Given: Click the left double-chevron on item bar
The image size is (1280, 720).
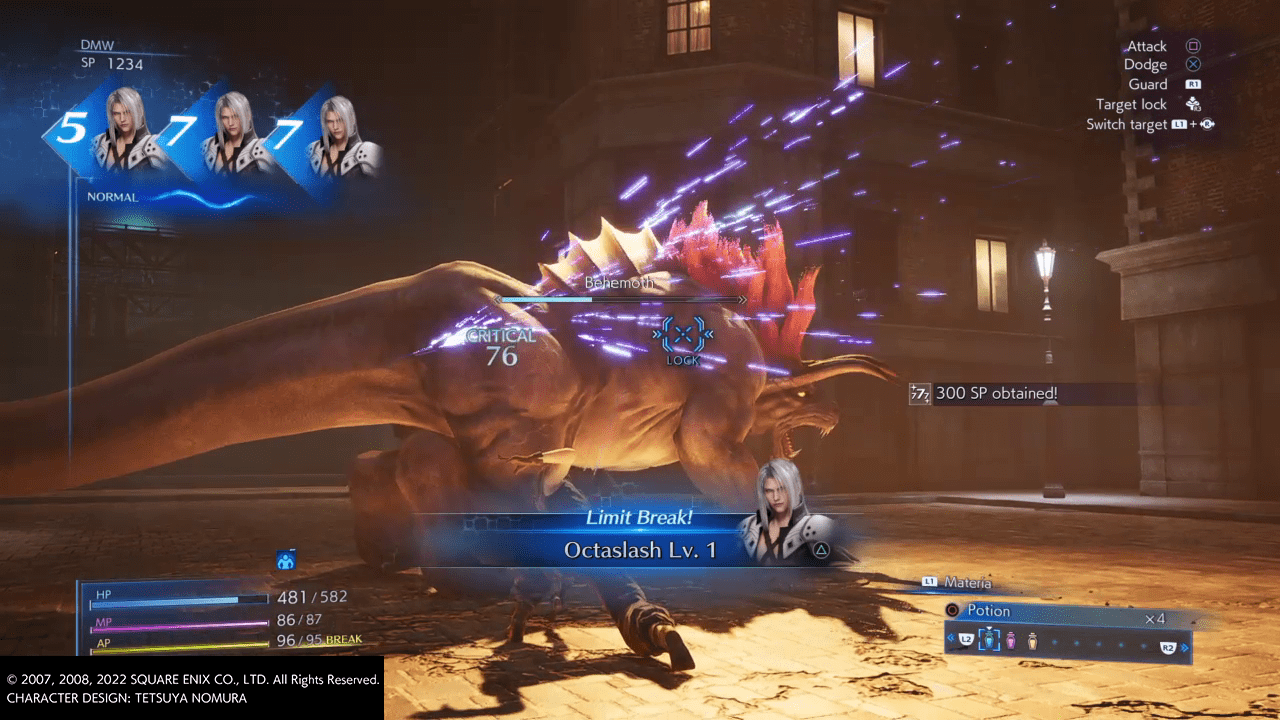Looking at the screenshot, I should pyautogui.click(x=951, y=638).
